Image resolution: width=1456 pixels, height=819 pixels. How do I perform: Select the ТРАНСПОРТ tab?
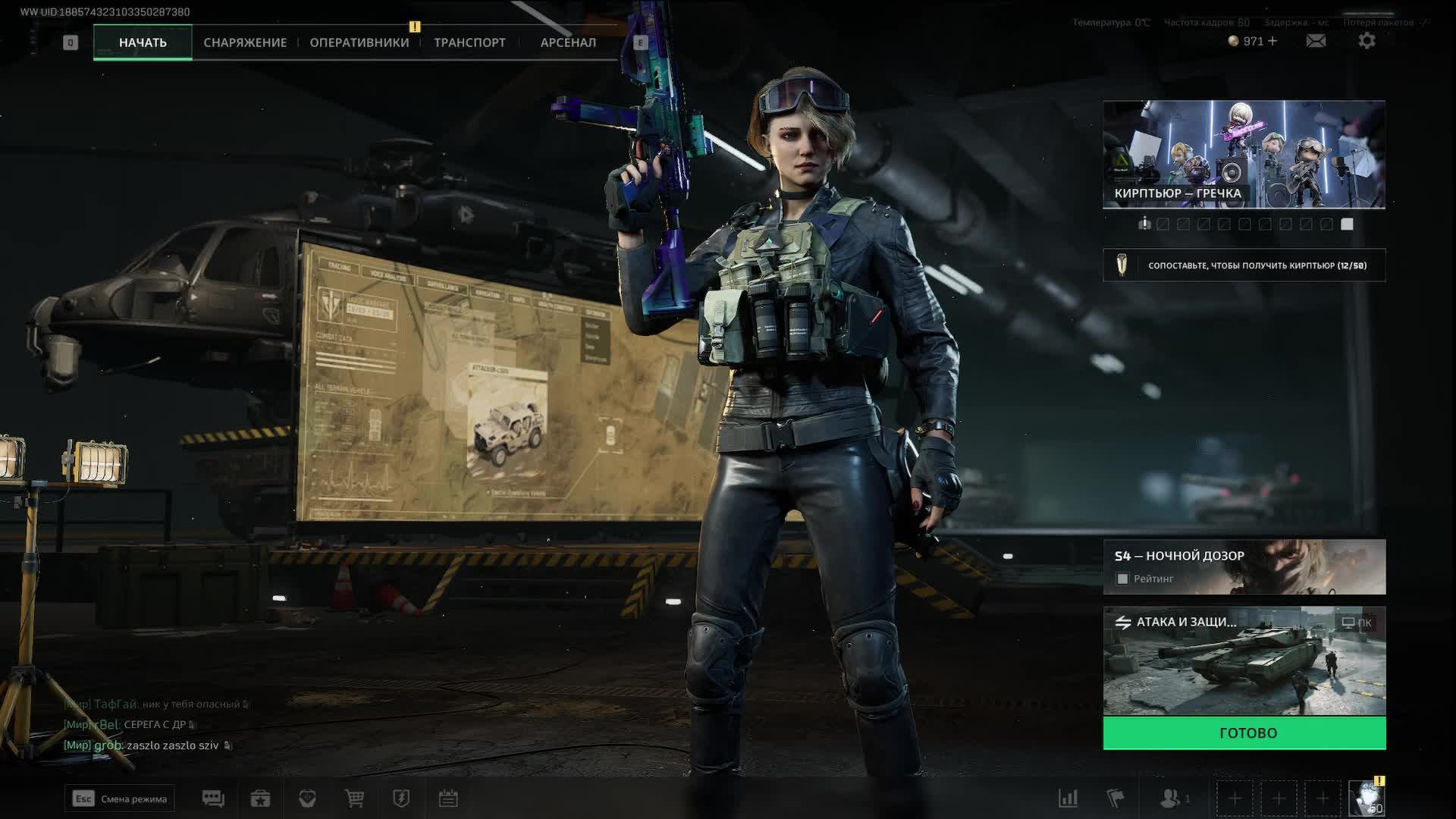pyautogui.click(x=469, y=42)
